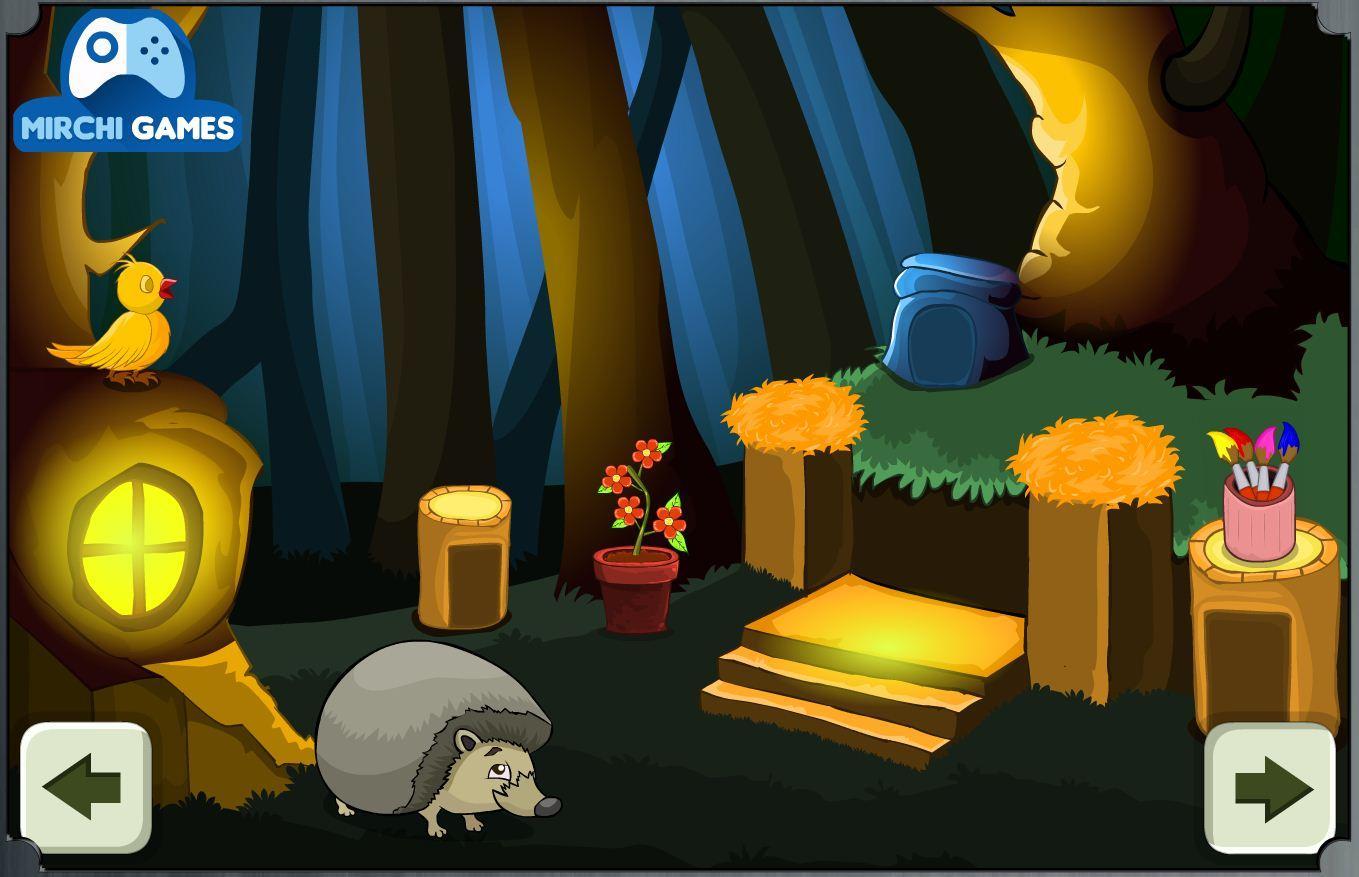This screenshot has height=877, width=1359.
Task: Click the MIRCHI GAMES text banner
Action: 127,127
